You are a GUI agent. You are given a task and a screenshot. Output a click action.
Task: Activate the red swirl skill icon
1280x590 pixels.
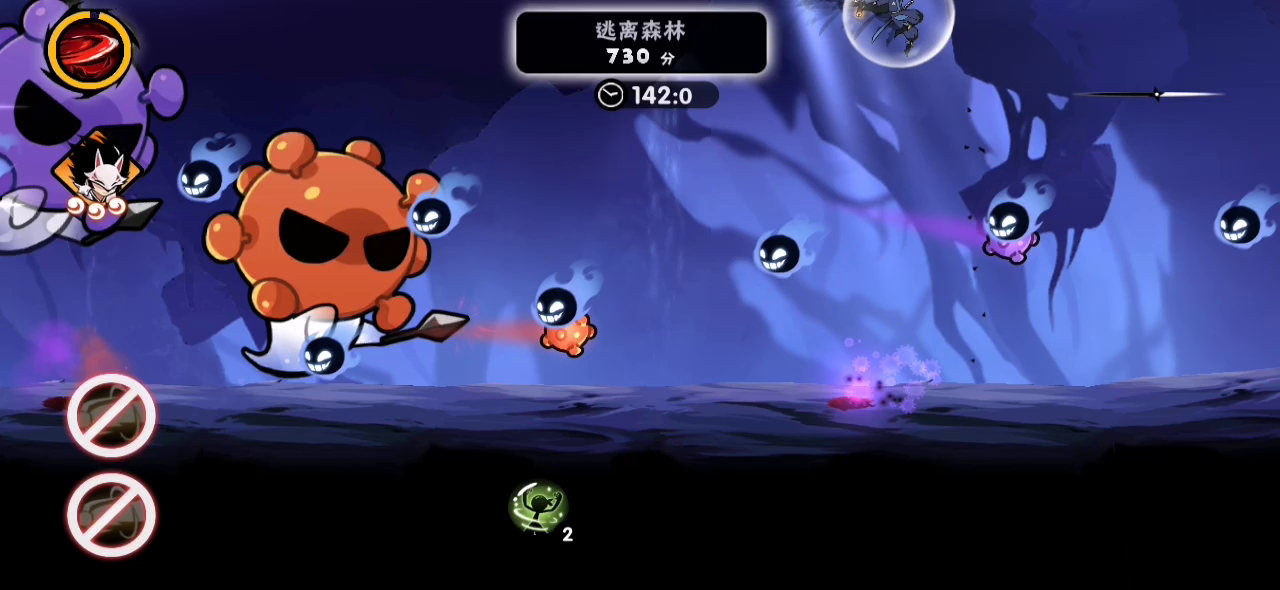[x=89, y=48]
